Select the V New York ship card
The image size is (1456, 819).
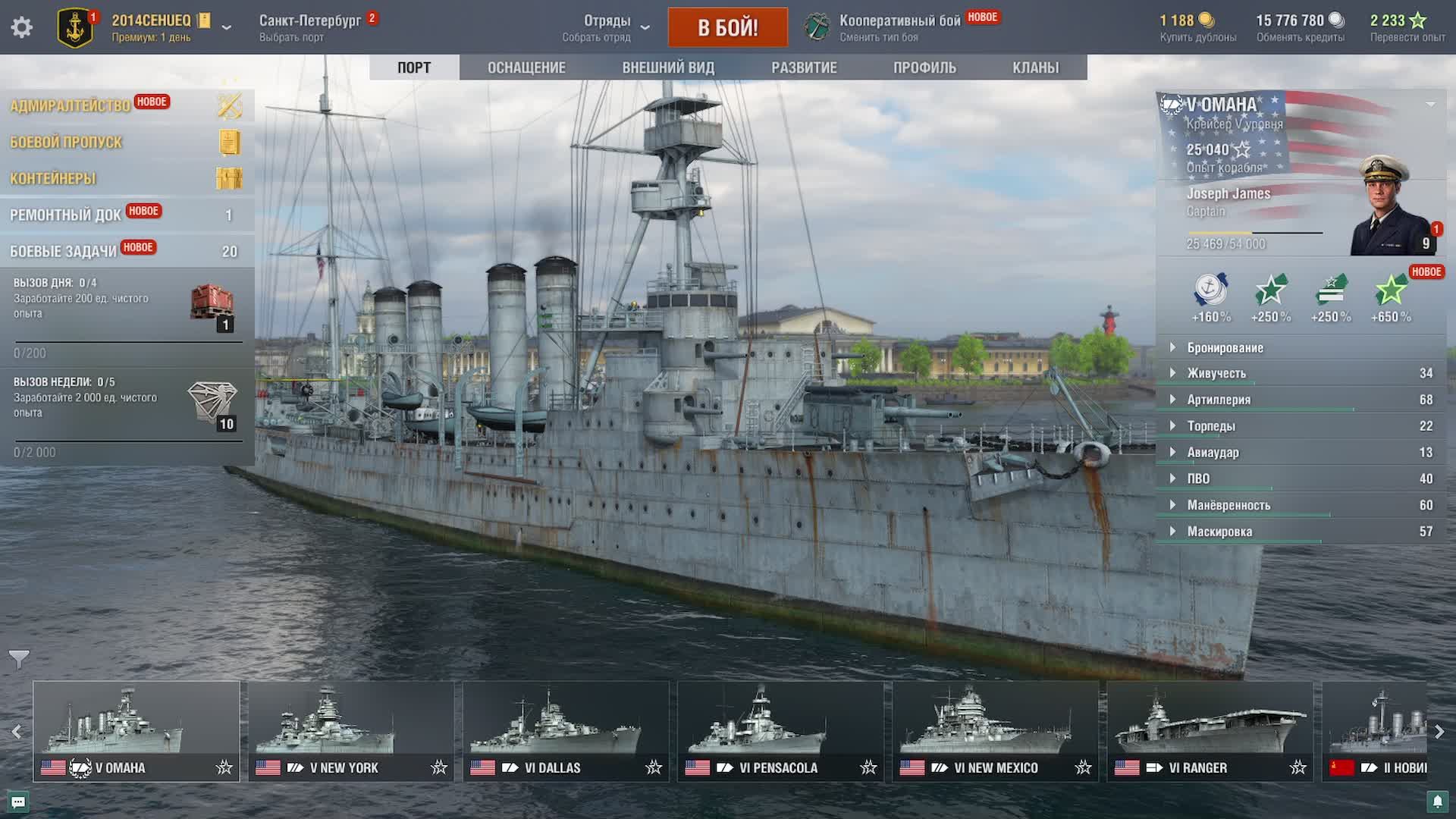pos(351,730)
